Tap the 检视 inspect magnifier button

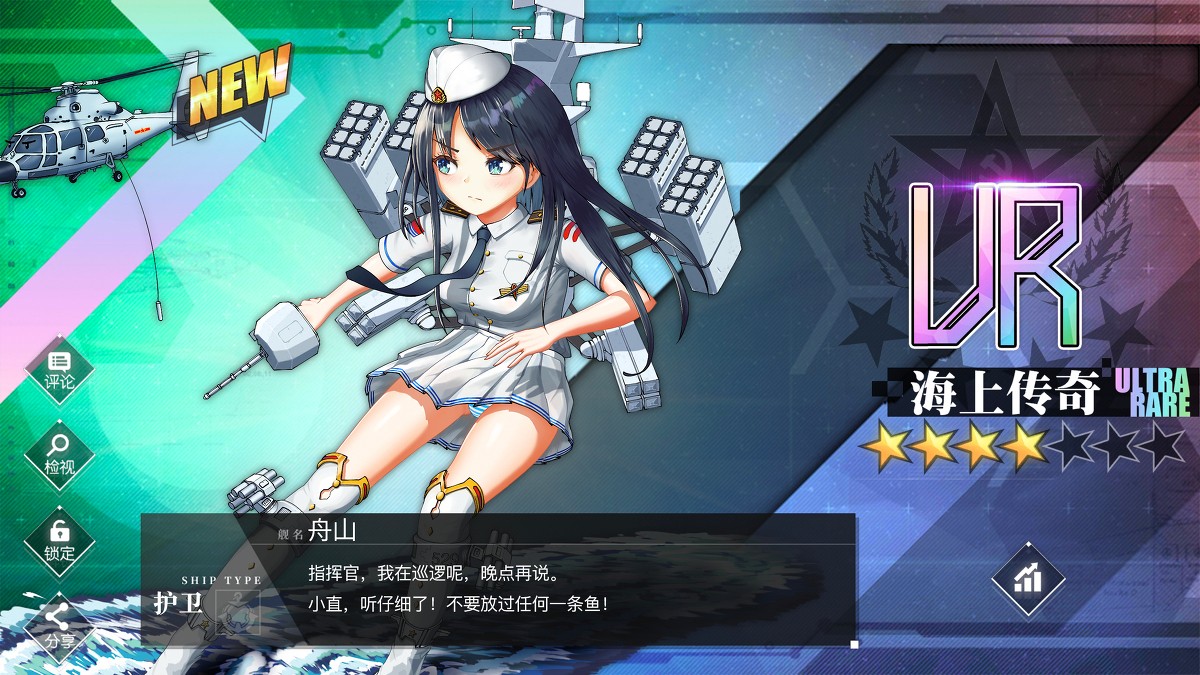click(59, 456)
